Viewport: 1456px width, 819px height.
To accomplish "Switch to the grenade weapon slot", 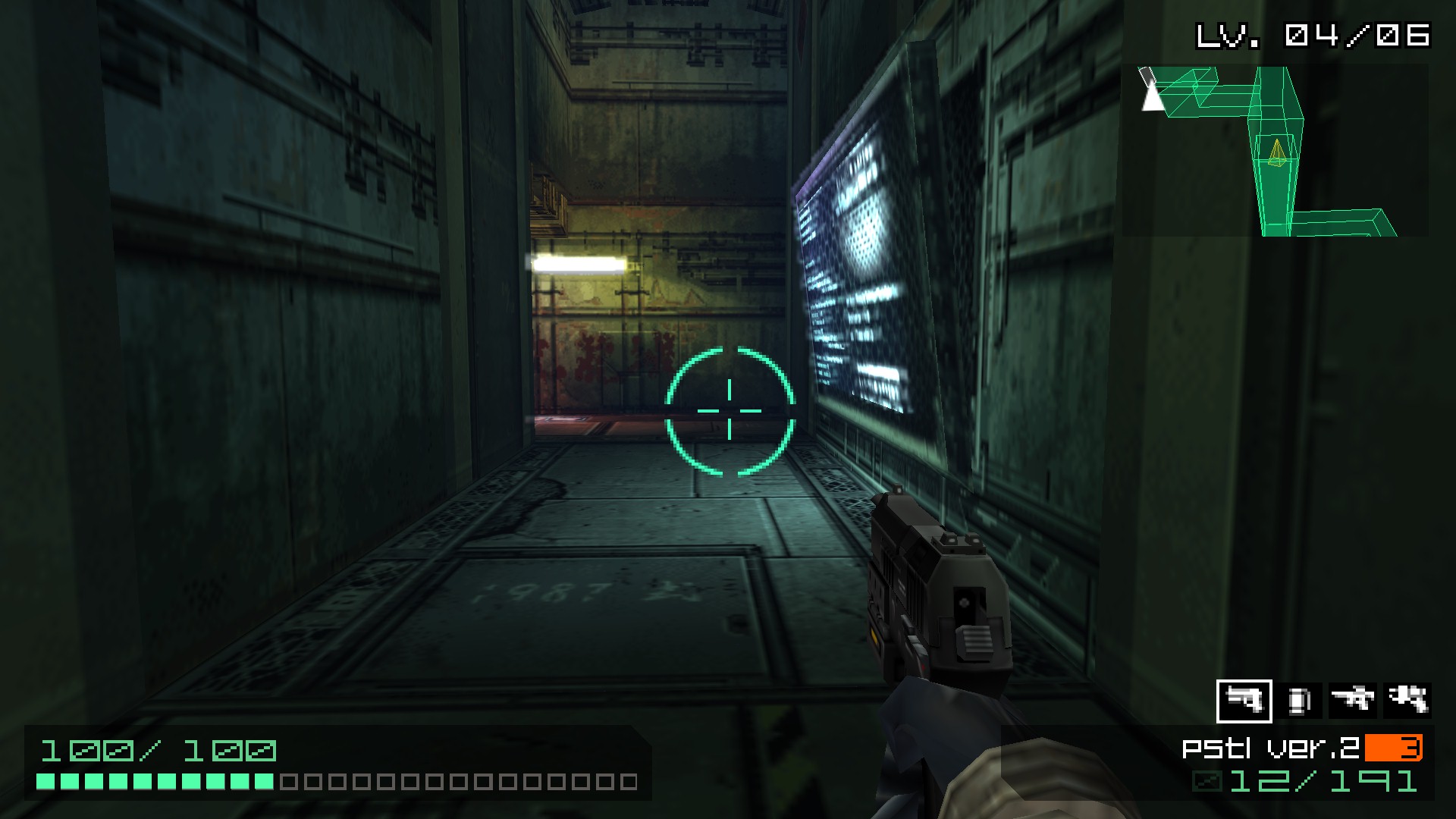I will tap(1299, 701).
